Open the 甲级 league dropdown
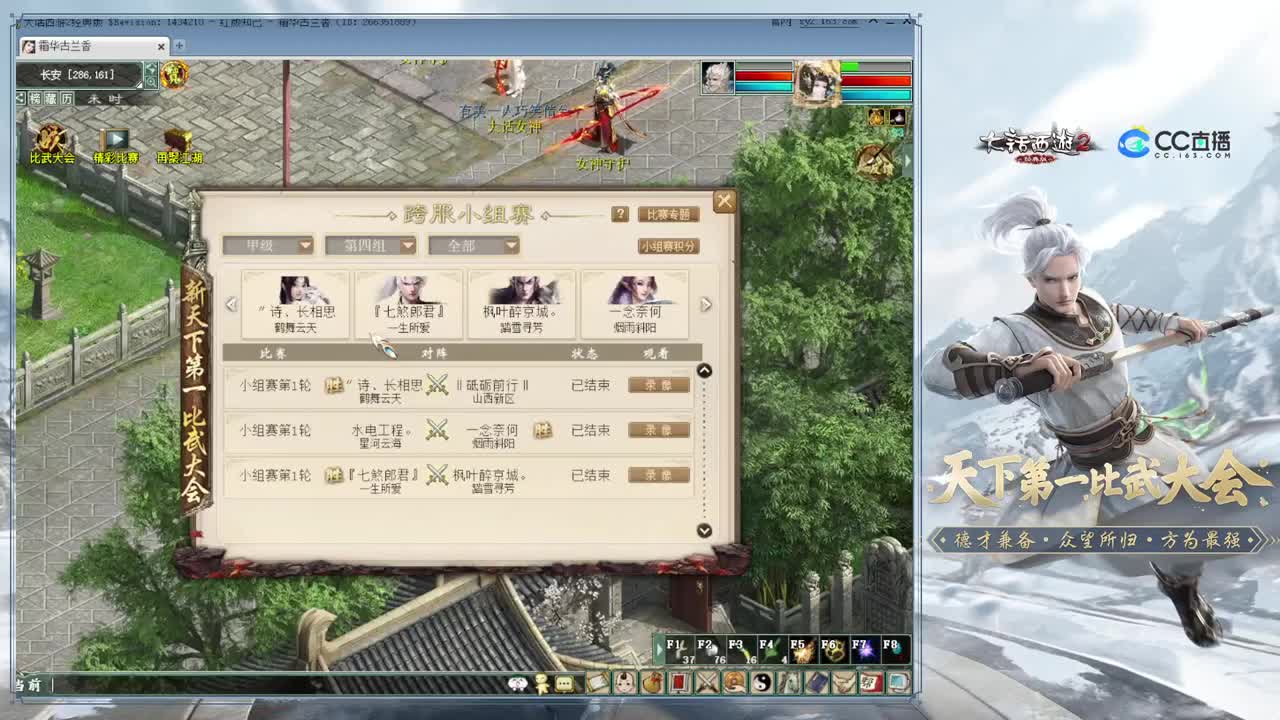The height and width of the screenshot is (720, 1280). tap(270, 245)
